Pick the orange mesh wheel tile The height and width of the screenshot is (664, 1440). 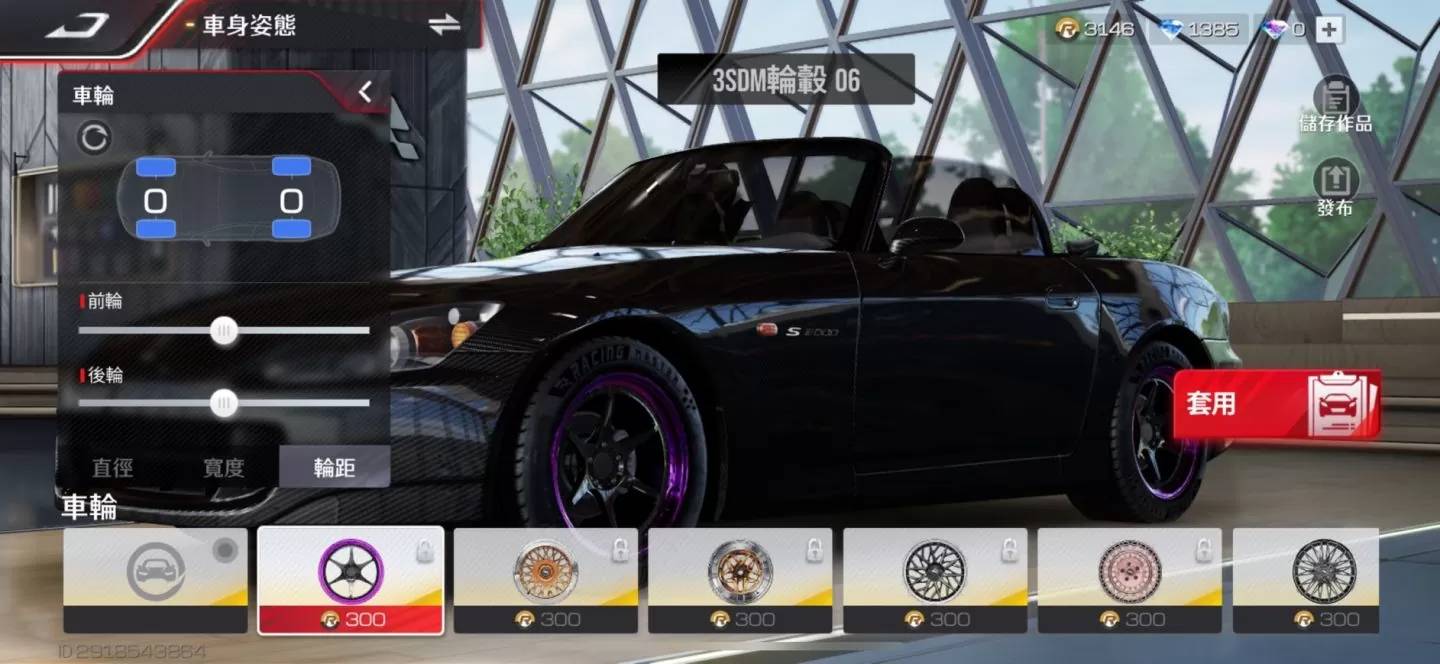545,580
